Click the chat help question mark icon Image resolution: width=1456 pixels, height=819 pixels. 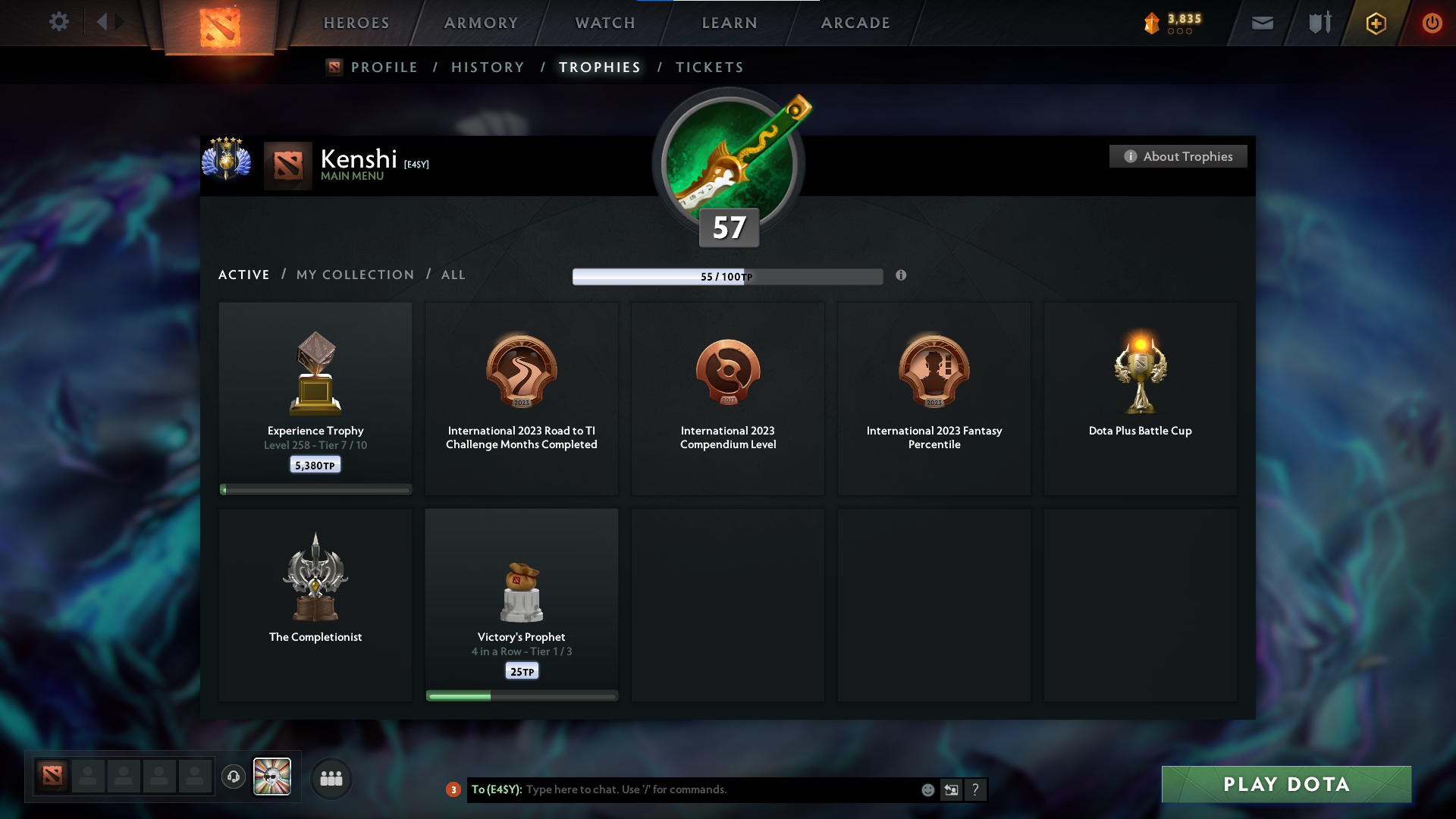click(x=976, y=789)
